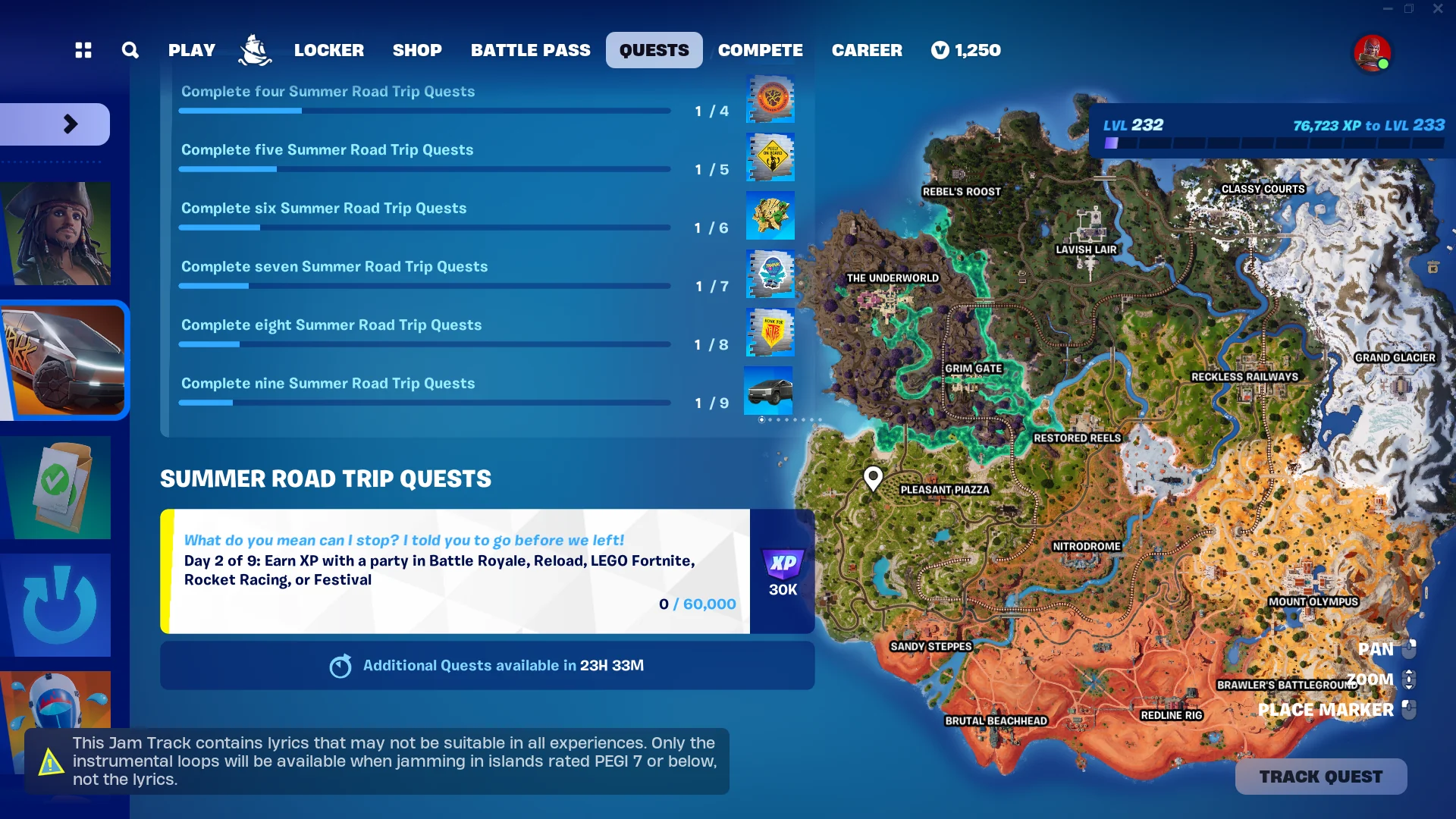Screen dimensions: 1456x819
Task: Open the BATTLE PASS tab
Action: [530, 50]
